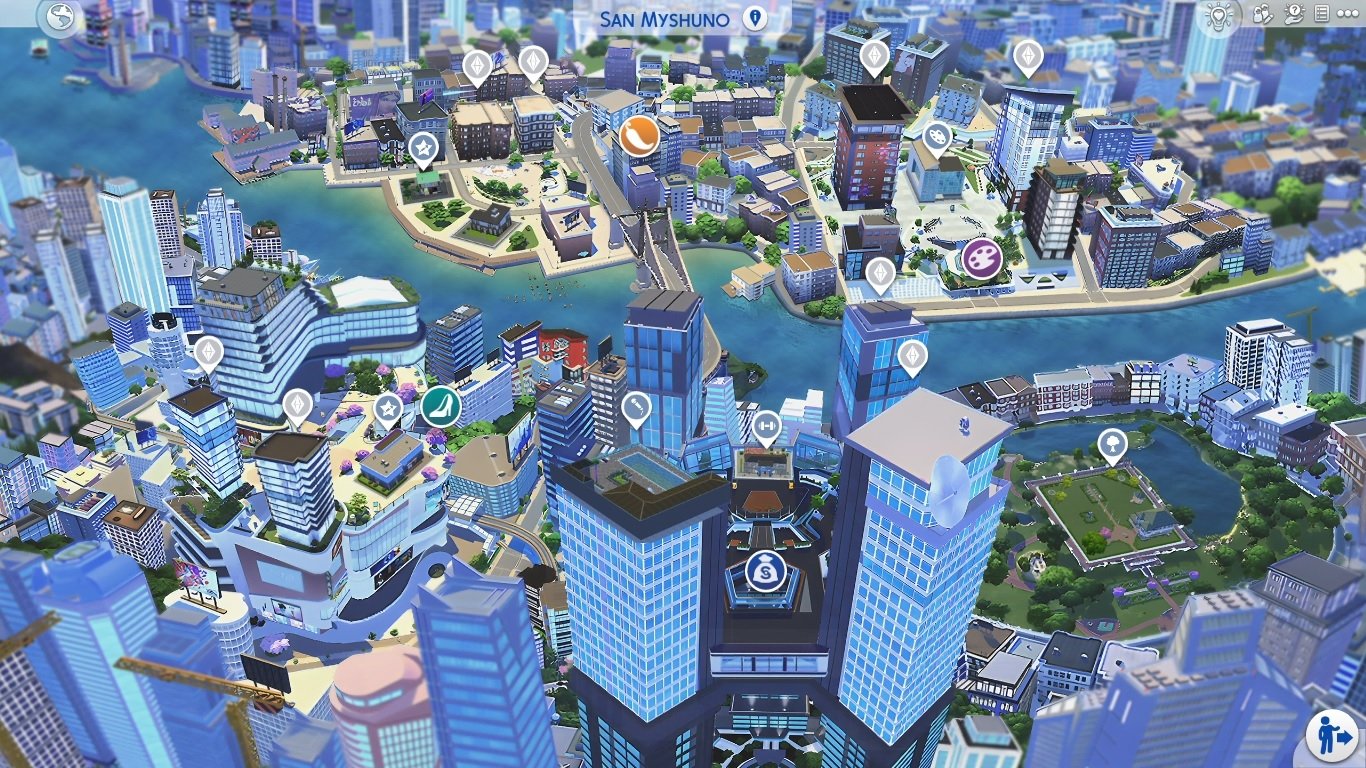The width and height of the screenshot is (1366, 768).
Task: Open the globe world-select button
Action: tap(60, 18)
